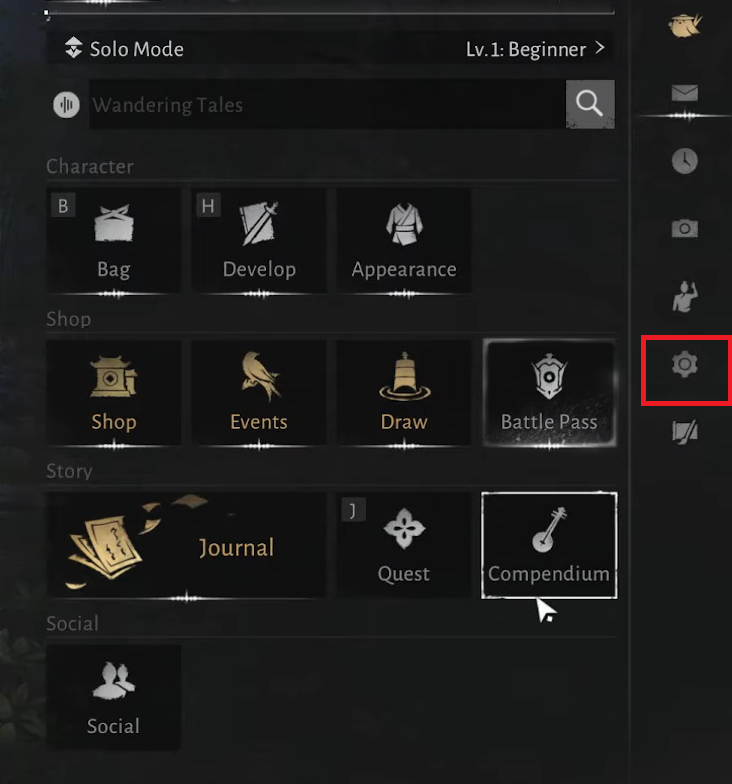The height and width of the screenshot is (784, 732).
Task: Open the Events tile
Action: (258, 394)
